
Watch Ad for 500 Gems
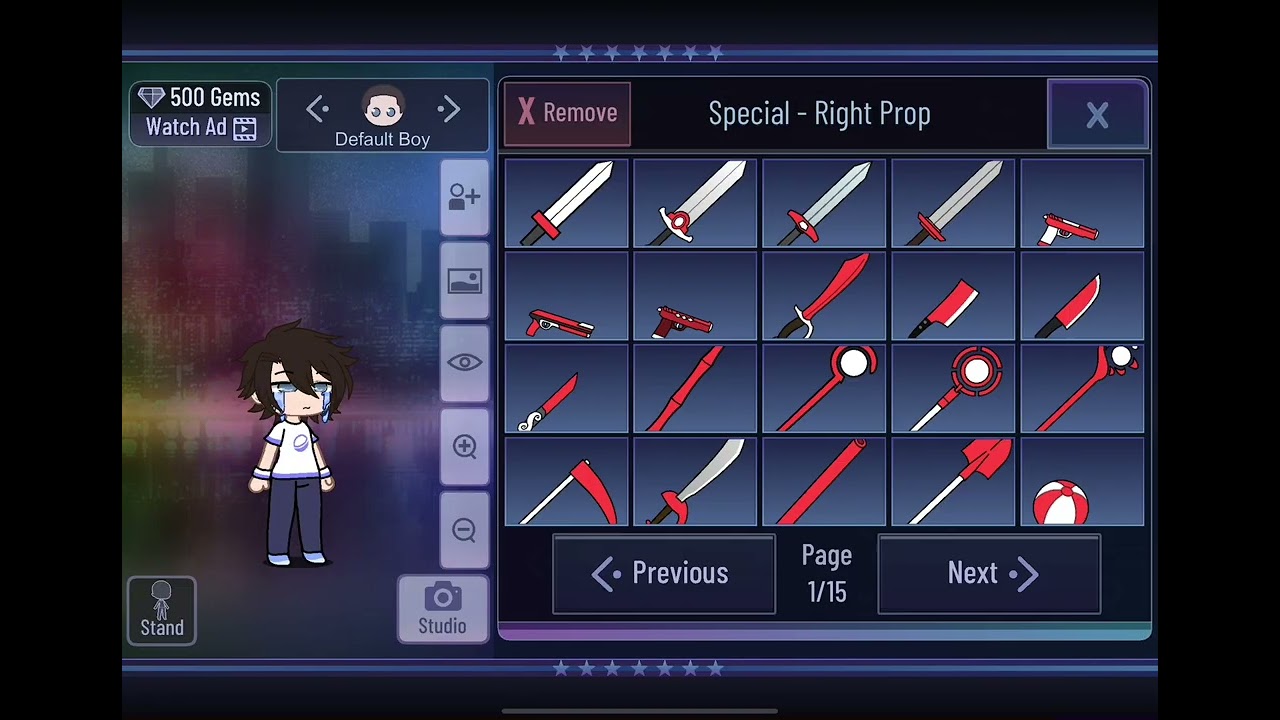(x=200, y=113)
